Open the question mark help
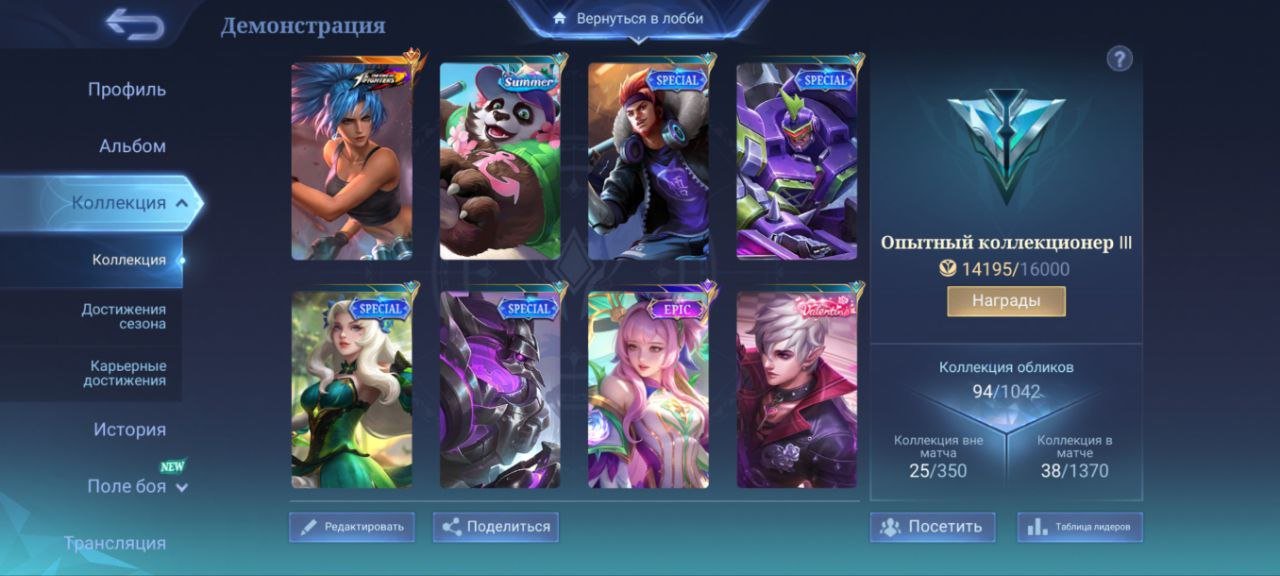Screen dimensions: 1280x576 (1119, 59)
